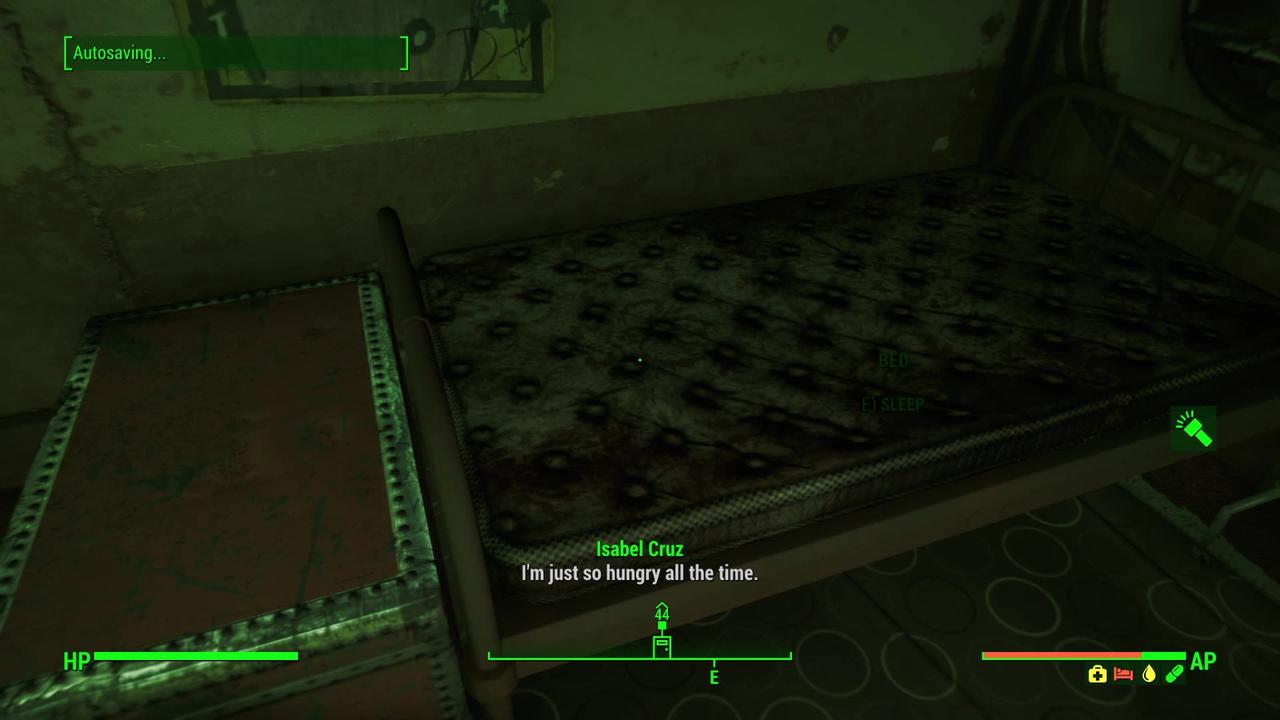Click the door marker on the compass
Screen dimensions: 1280x720
662,645
